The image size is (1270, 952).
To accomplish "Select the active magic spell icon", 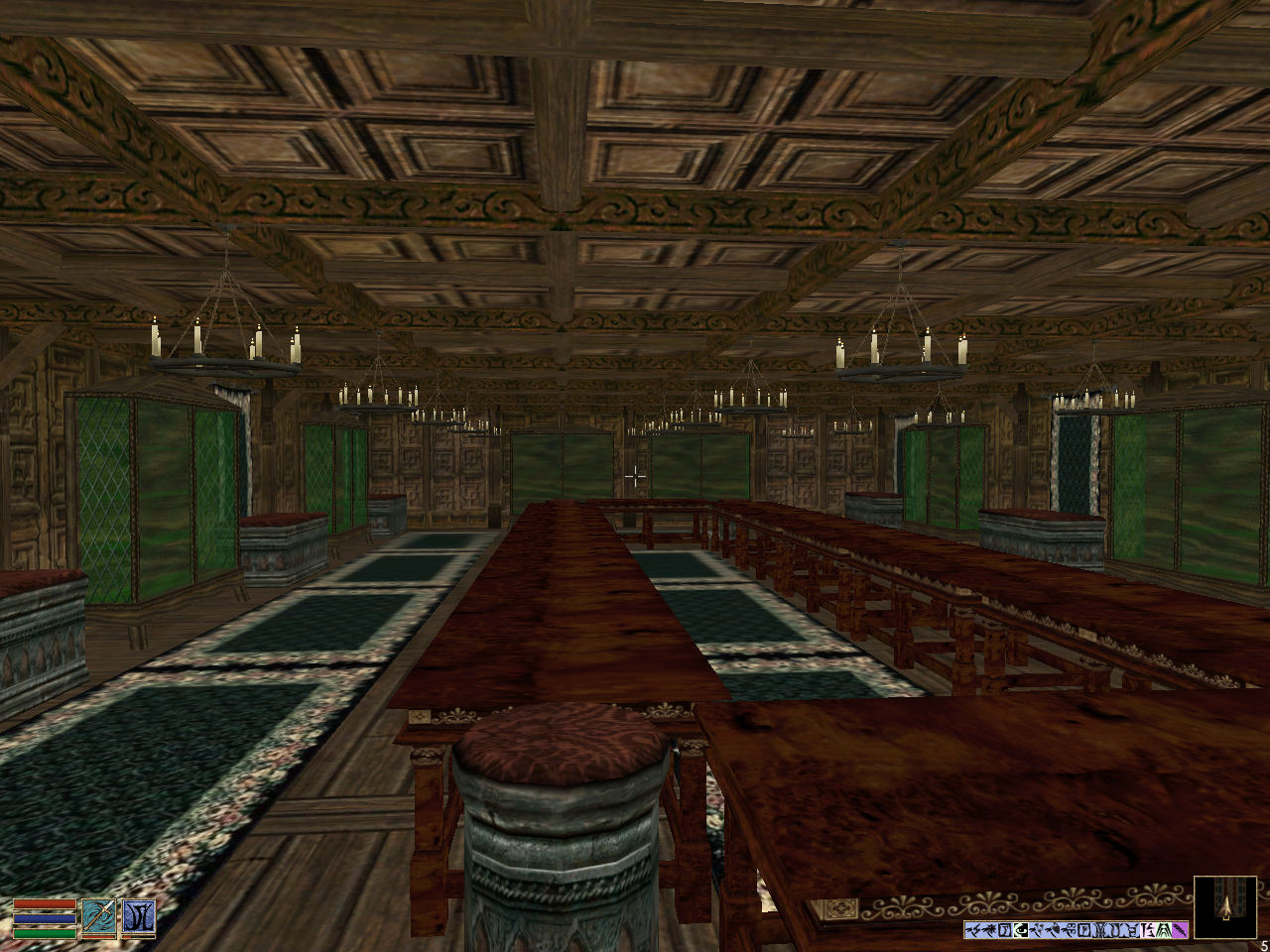I will point(138,917).
